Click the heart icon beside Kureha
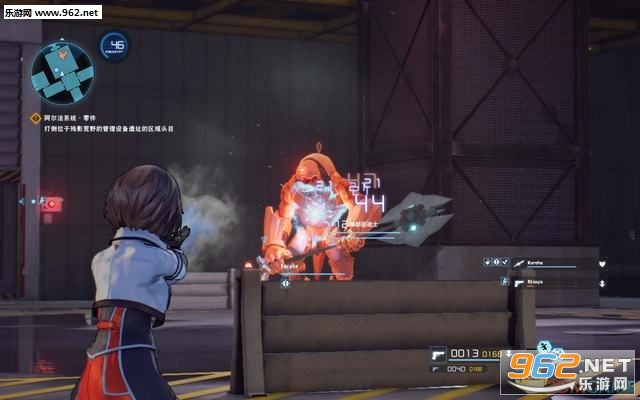This screenshot has height=400, width=640. coord(603,263)
